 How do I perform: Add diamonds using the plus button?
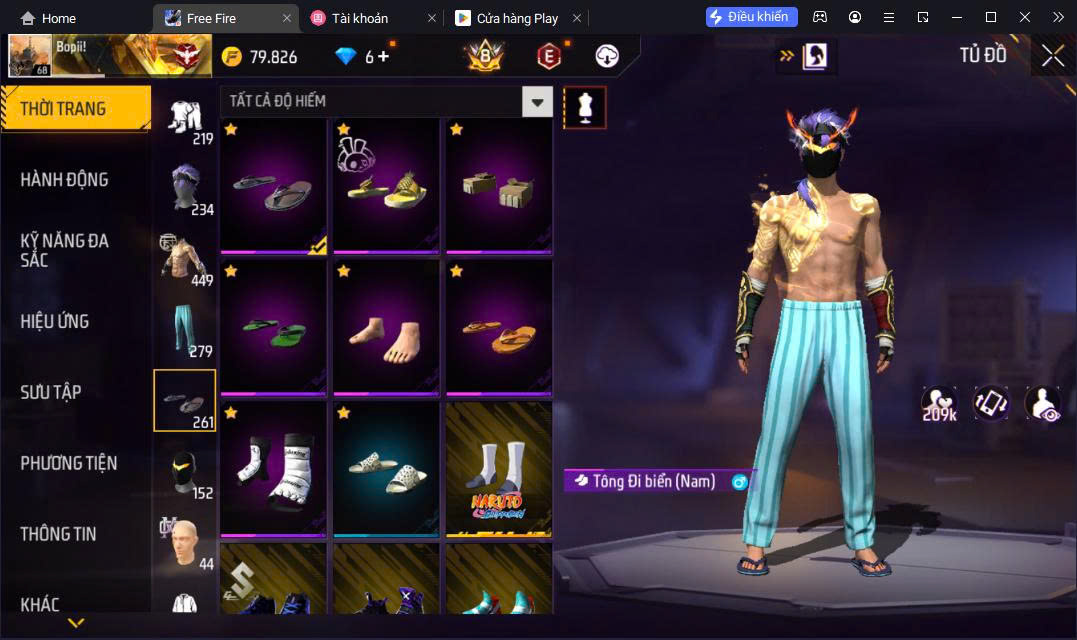[383, 57]
